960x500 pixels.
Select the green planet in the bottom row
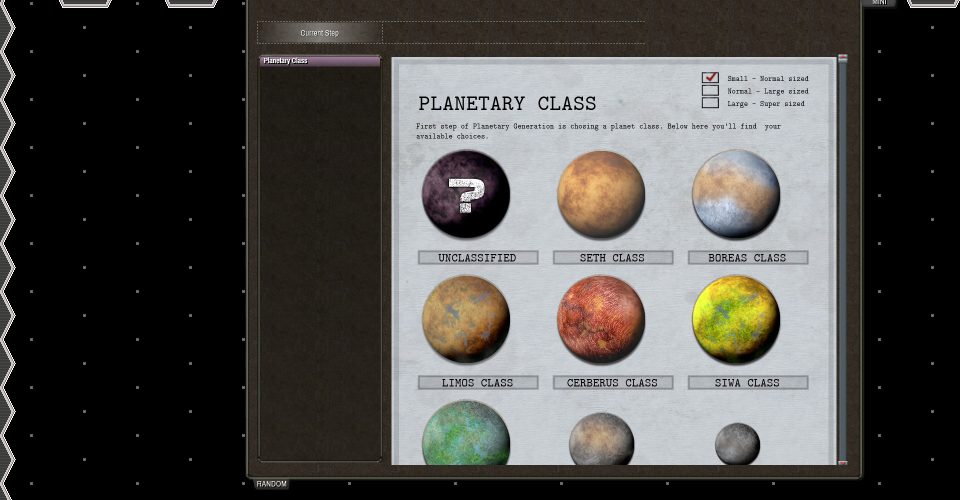tap(466, 436)
